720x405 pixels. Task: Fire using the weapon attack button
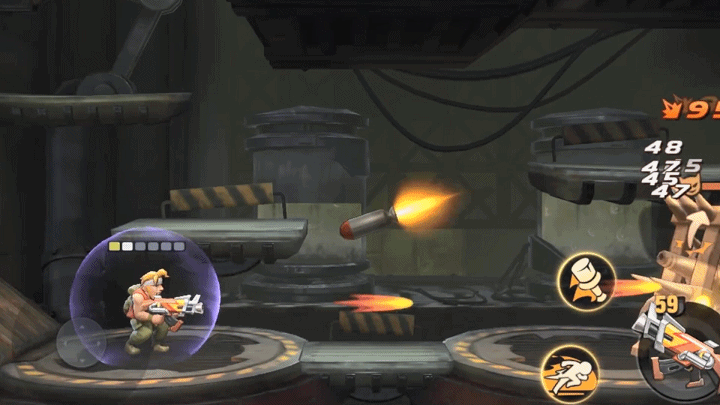click(x=678, y=345)
